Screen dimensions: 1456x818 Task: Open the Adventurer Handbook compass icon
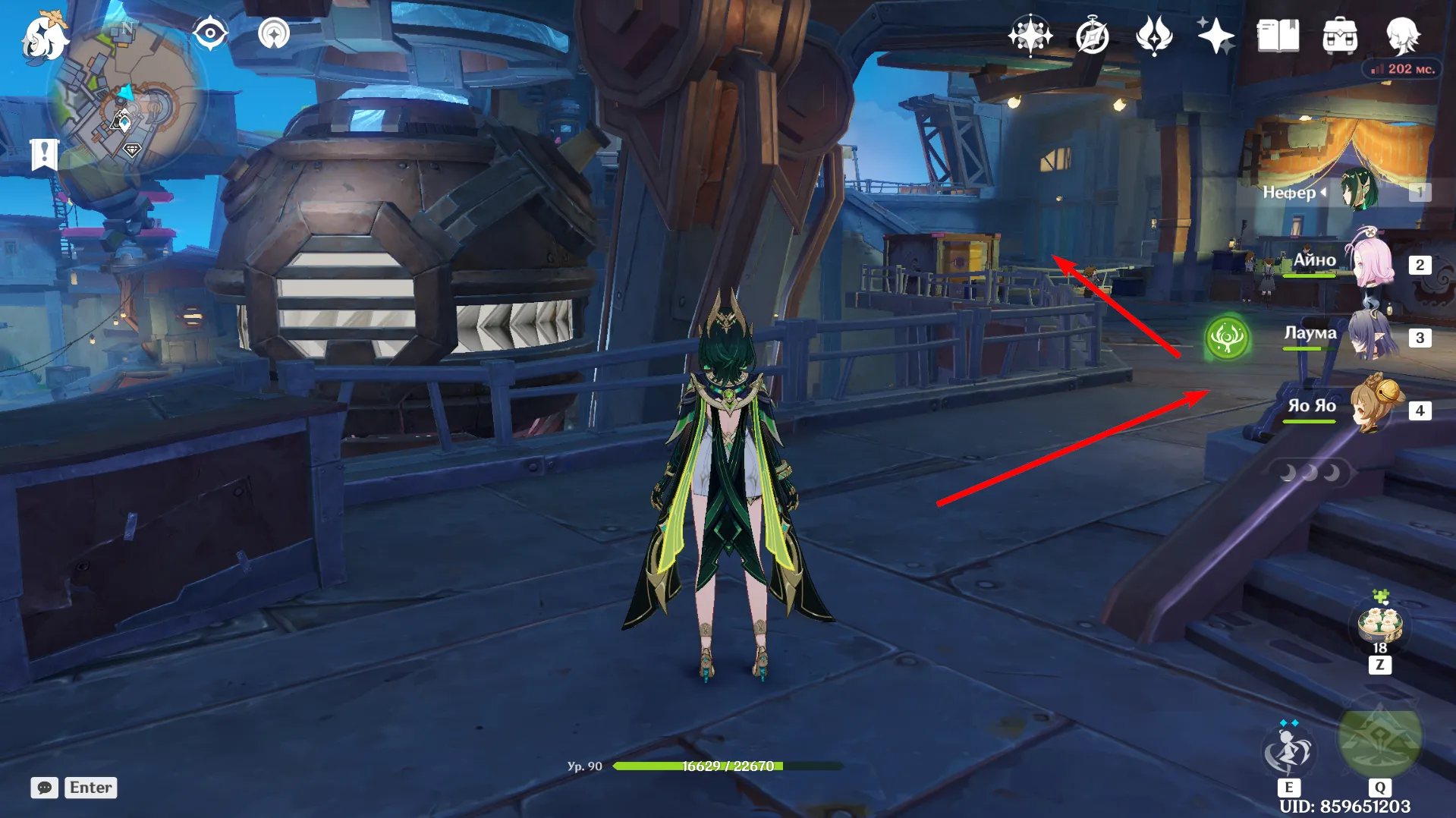[x=1091, y=35]
